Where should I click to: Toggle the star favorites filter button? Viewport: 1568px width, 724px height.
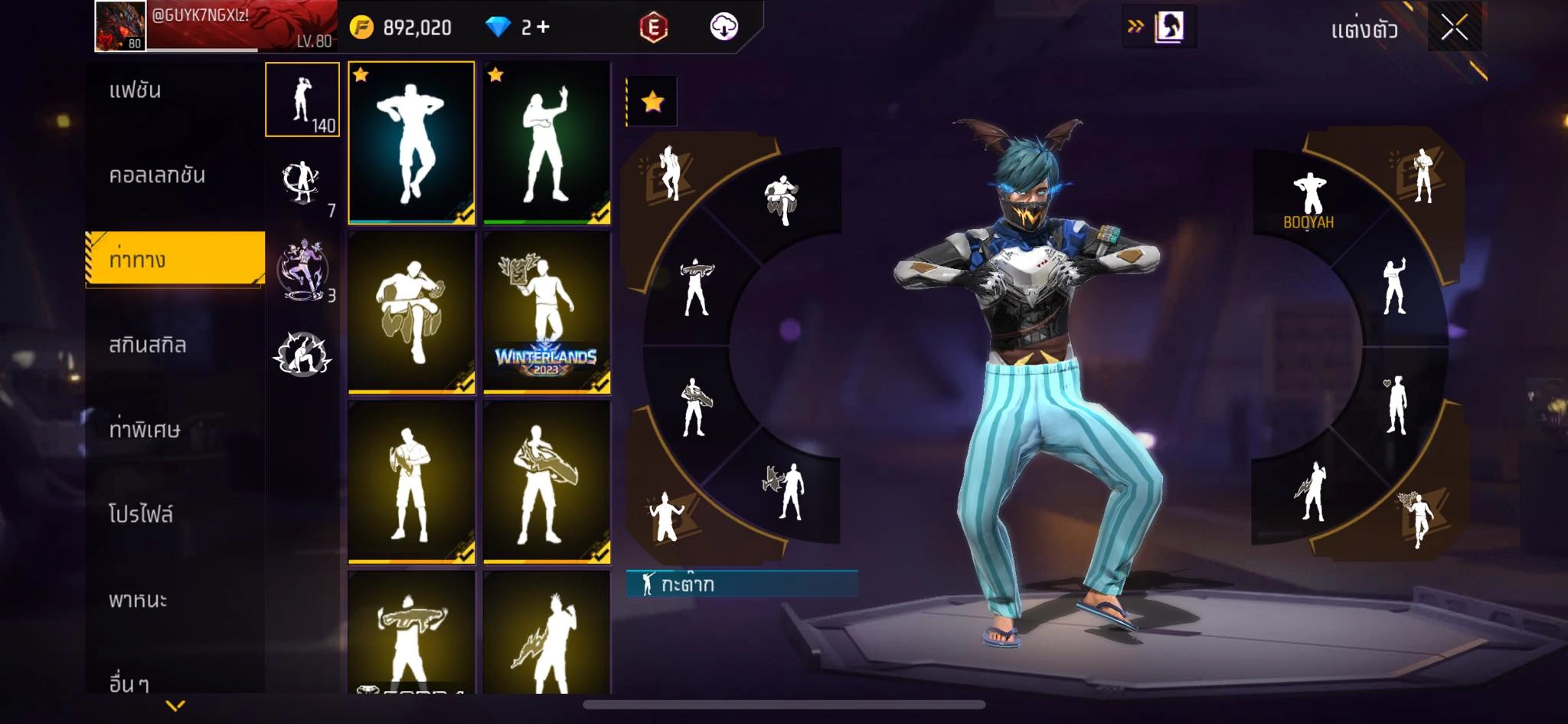652,102
